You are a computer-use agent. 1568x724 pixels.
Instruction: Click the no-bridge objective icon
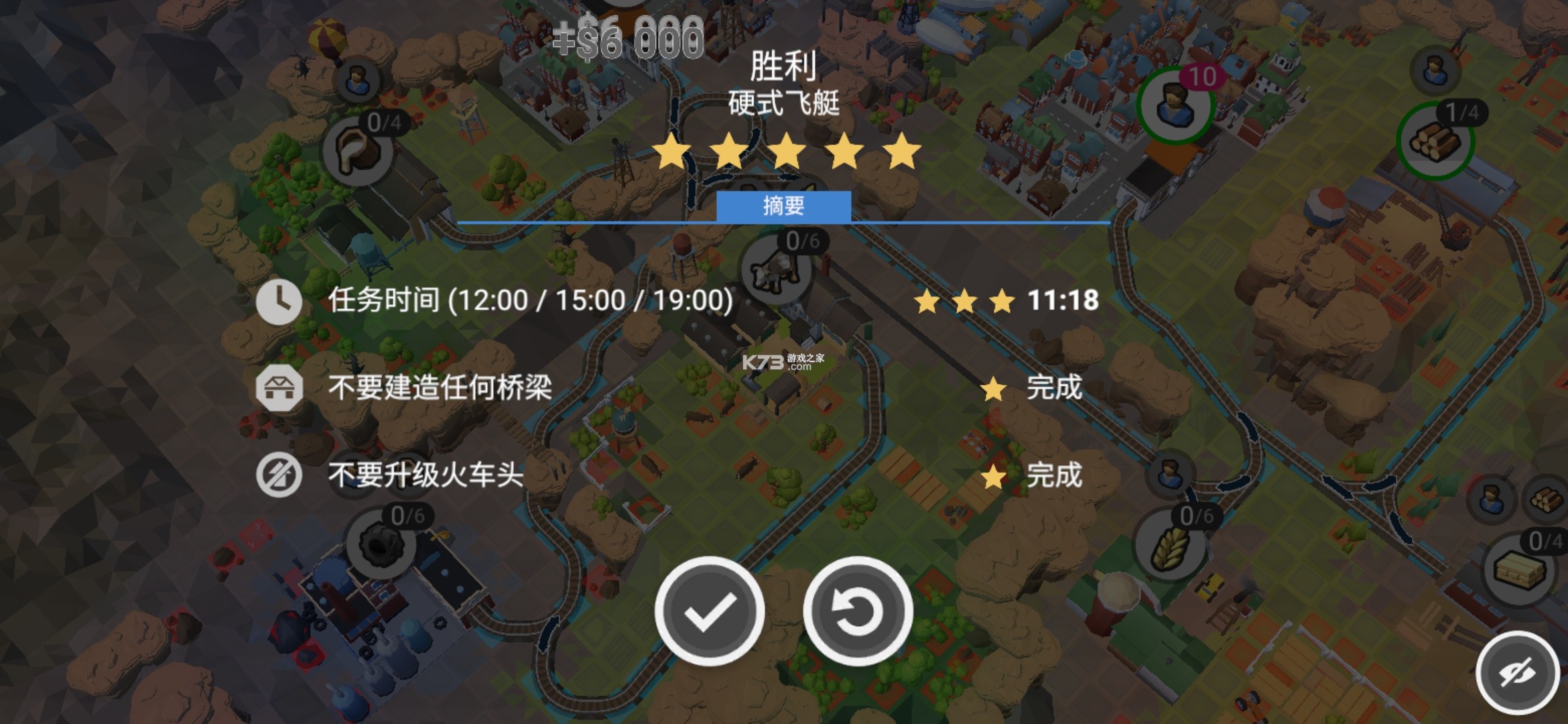coord(279,389)
